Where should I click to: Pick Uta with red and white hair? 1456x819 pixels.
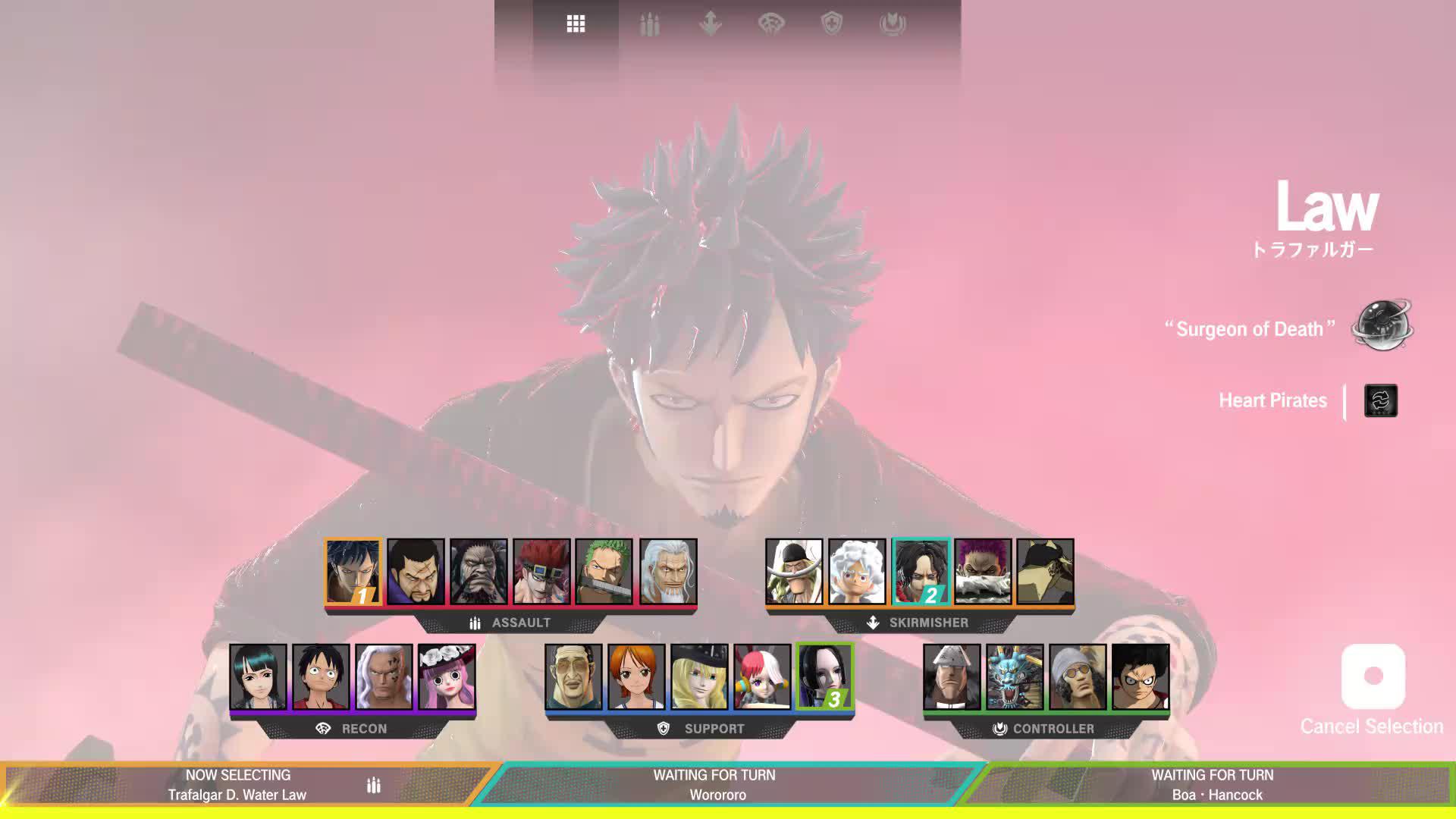(762, 677)
